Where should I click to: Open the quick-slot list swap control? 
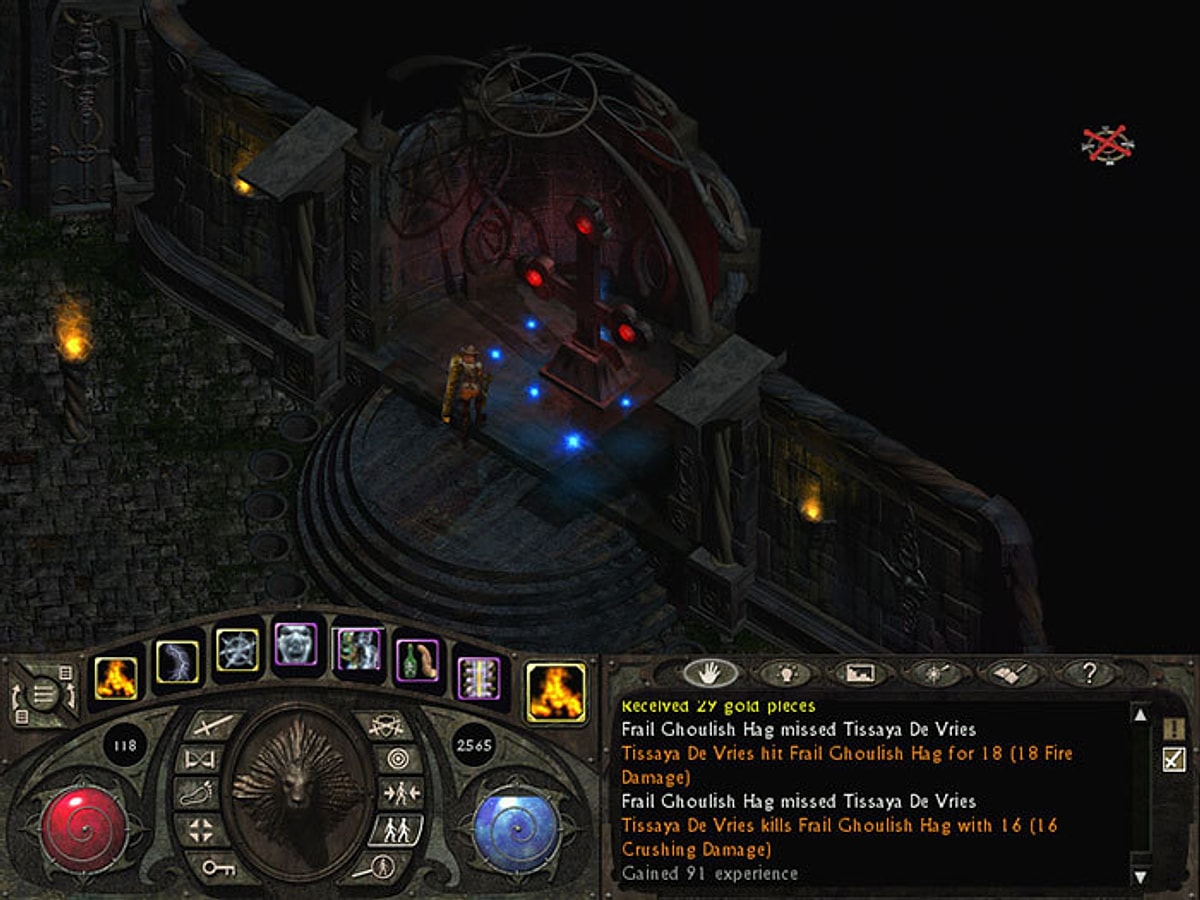(x=42, y=693)
